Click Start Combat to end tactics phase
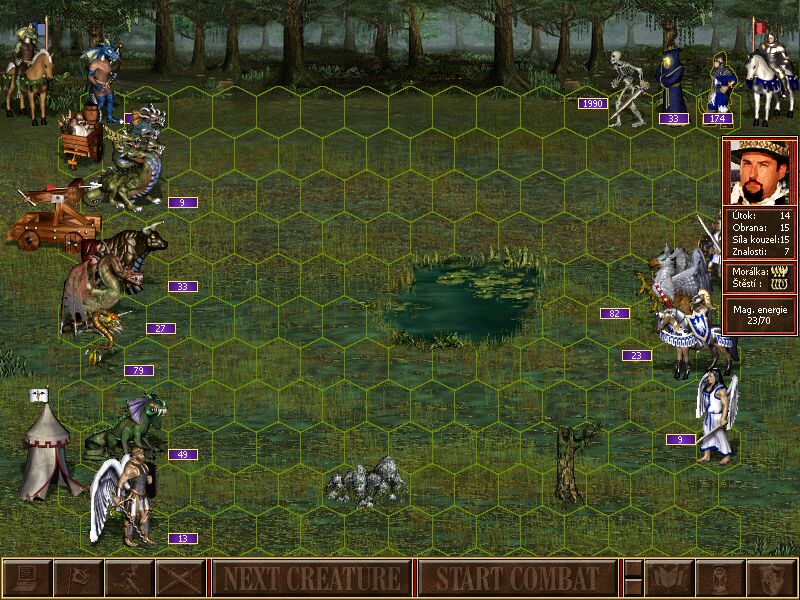The height and width of the screenshot is (600, 800). (x=516, y=578)
